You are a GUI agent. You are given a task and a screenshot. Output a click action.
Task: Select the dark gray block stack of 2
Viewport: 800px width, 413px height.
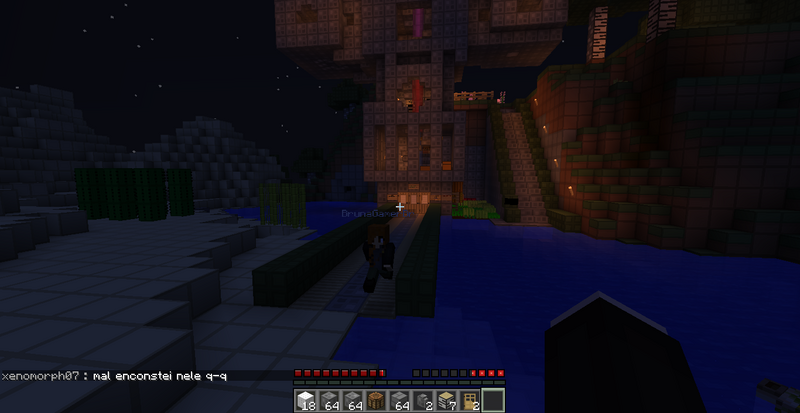[426, 401]
